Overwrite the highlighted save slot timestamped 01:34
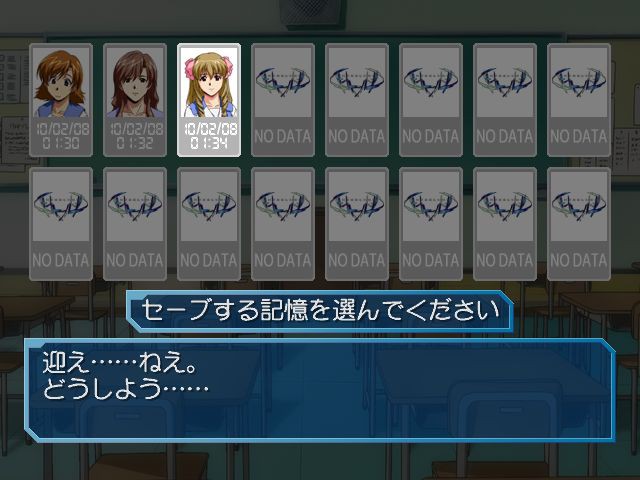This screenshot has height=480, width=640. (209, 100)
